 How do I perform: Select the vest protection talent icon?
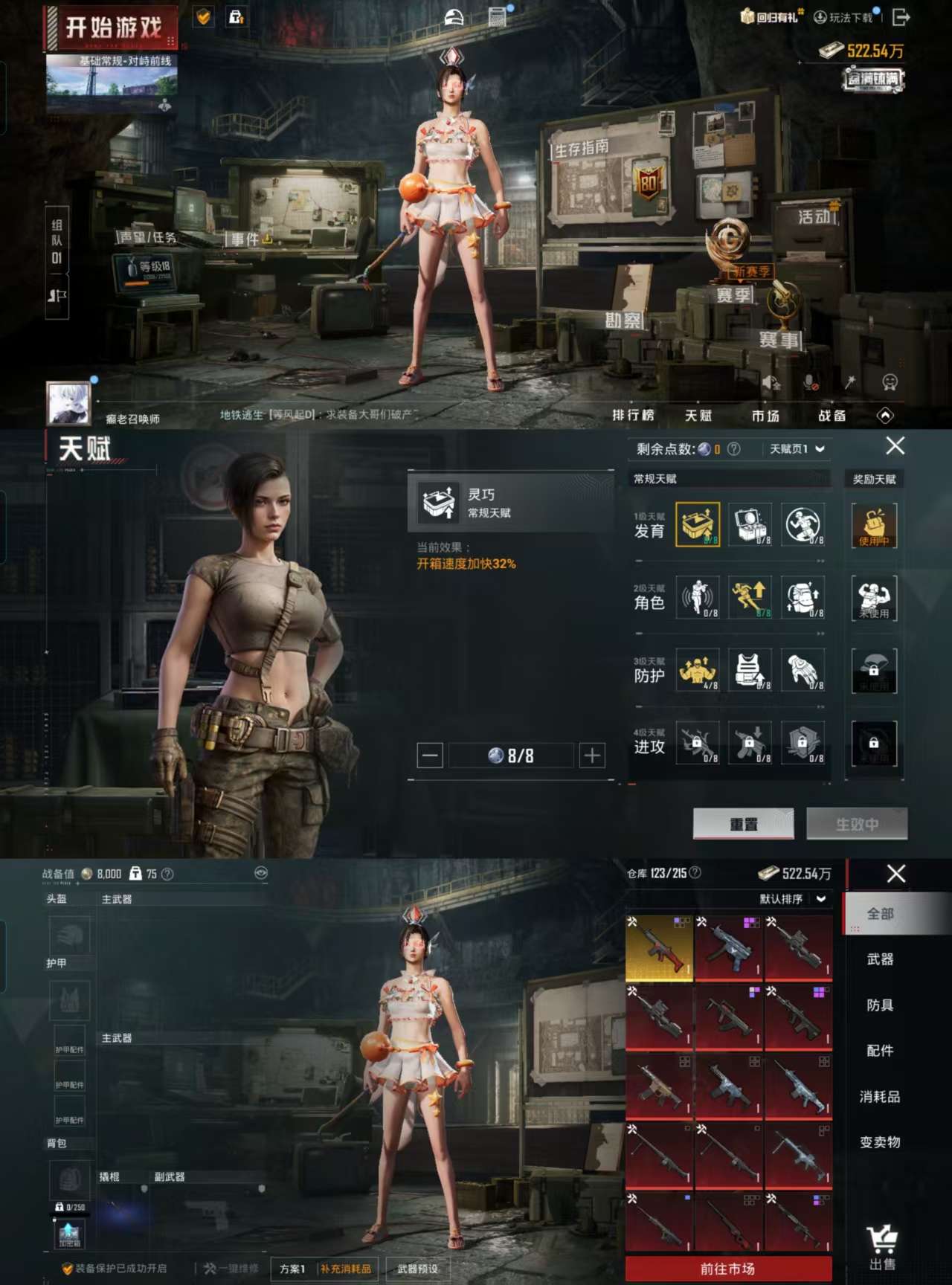[750, 670]
